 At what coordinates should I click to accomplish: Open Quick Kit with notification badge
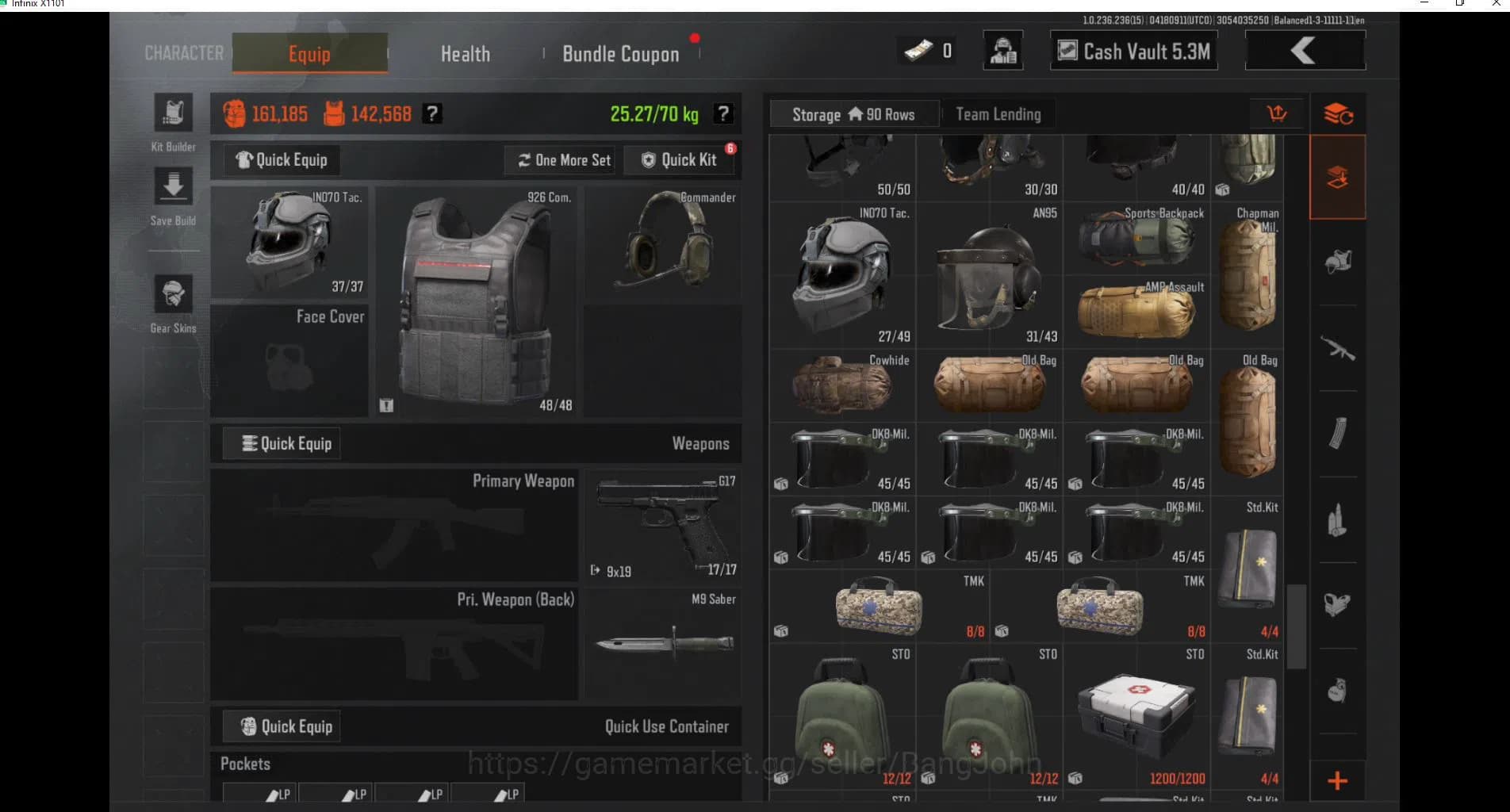(x=680, y=159)
